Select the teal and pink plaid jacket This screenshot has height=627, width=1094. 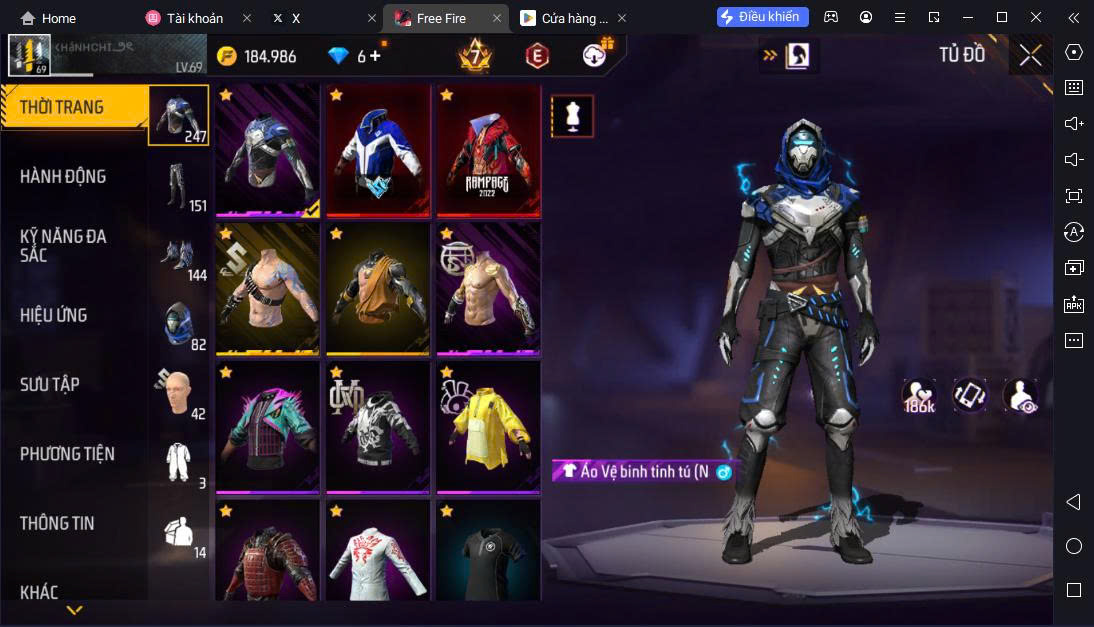point(267,427)
